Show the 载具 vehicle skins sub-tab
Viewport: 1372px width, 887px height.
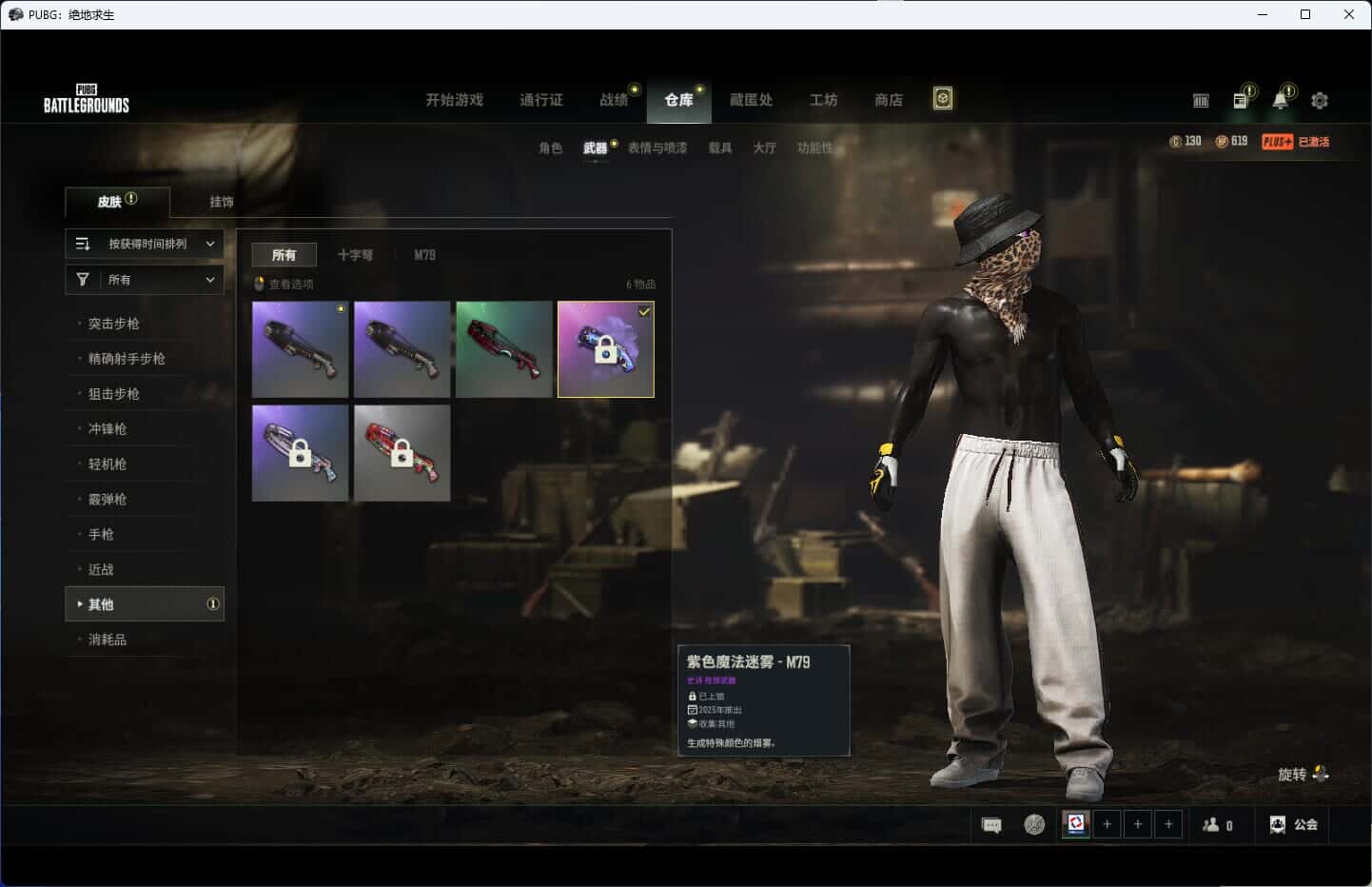(x=719, y=148)
